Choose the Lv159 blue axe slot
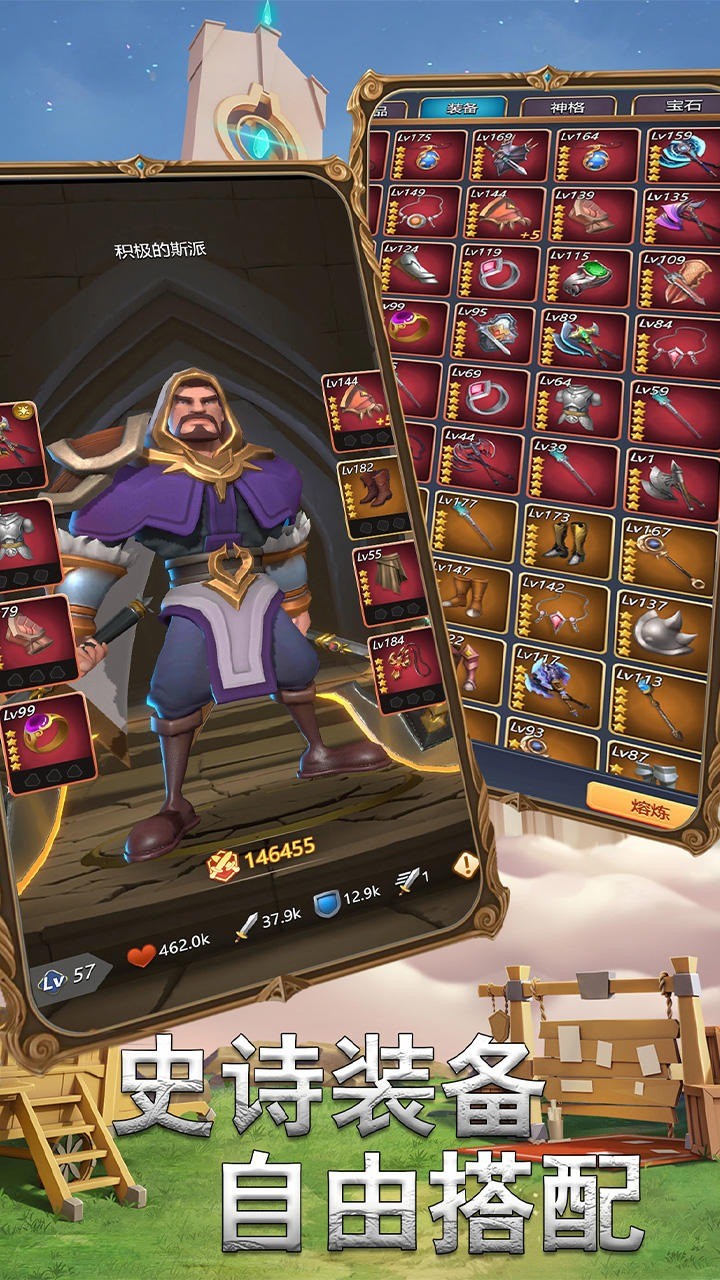720x1280 pixels. coord(682,158)
